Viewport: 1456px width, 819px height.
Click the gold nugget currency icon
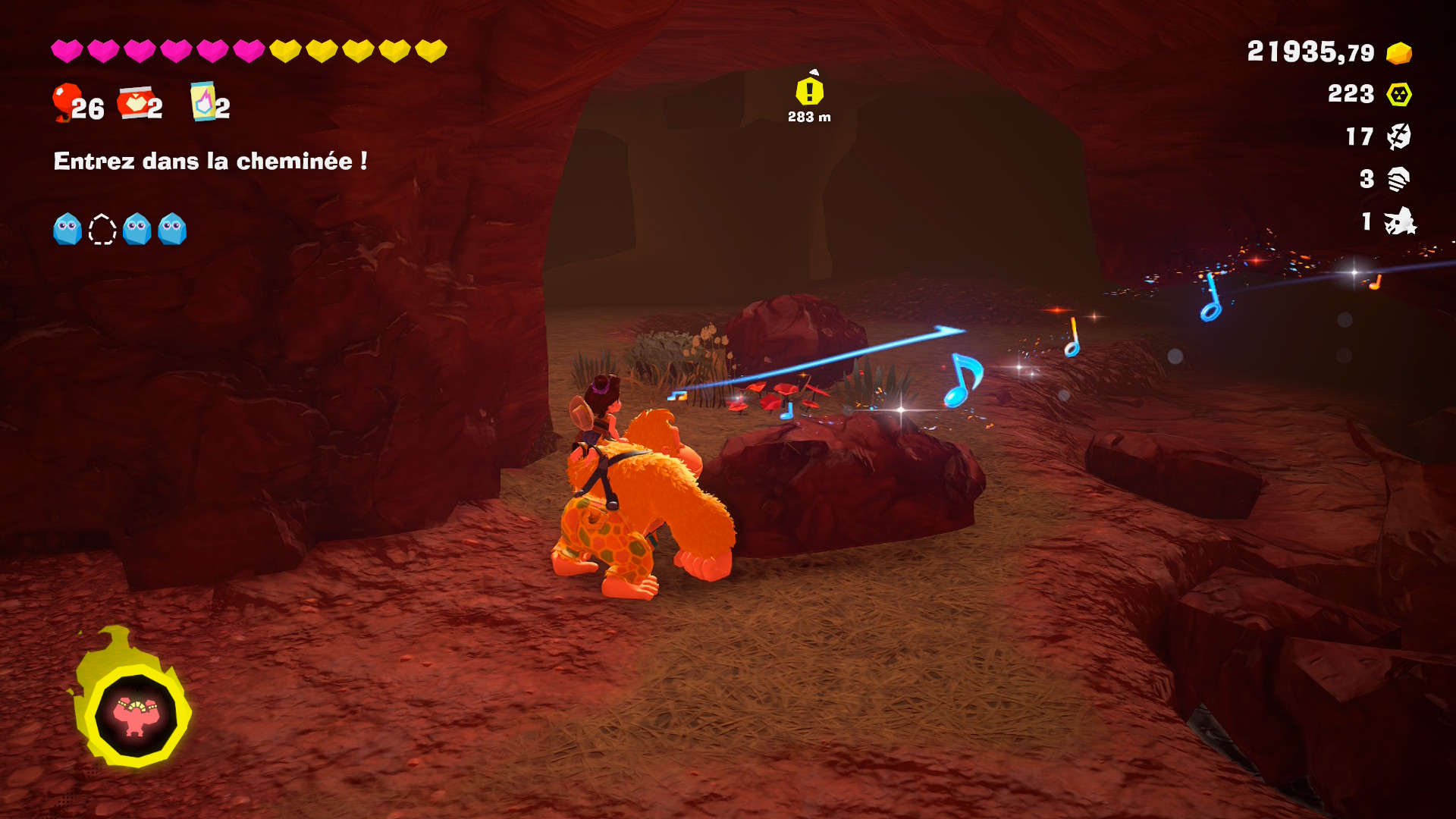[1398, 53]
